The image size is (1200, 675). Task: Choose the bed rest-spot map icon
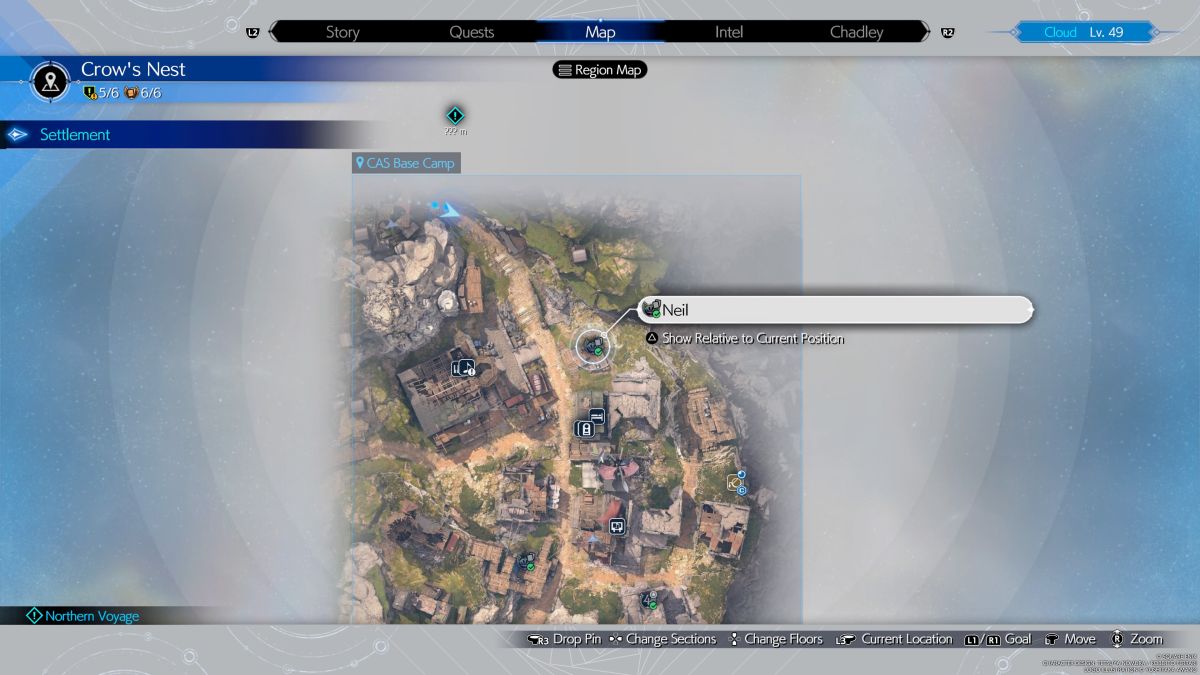pos(597,415)
